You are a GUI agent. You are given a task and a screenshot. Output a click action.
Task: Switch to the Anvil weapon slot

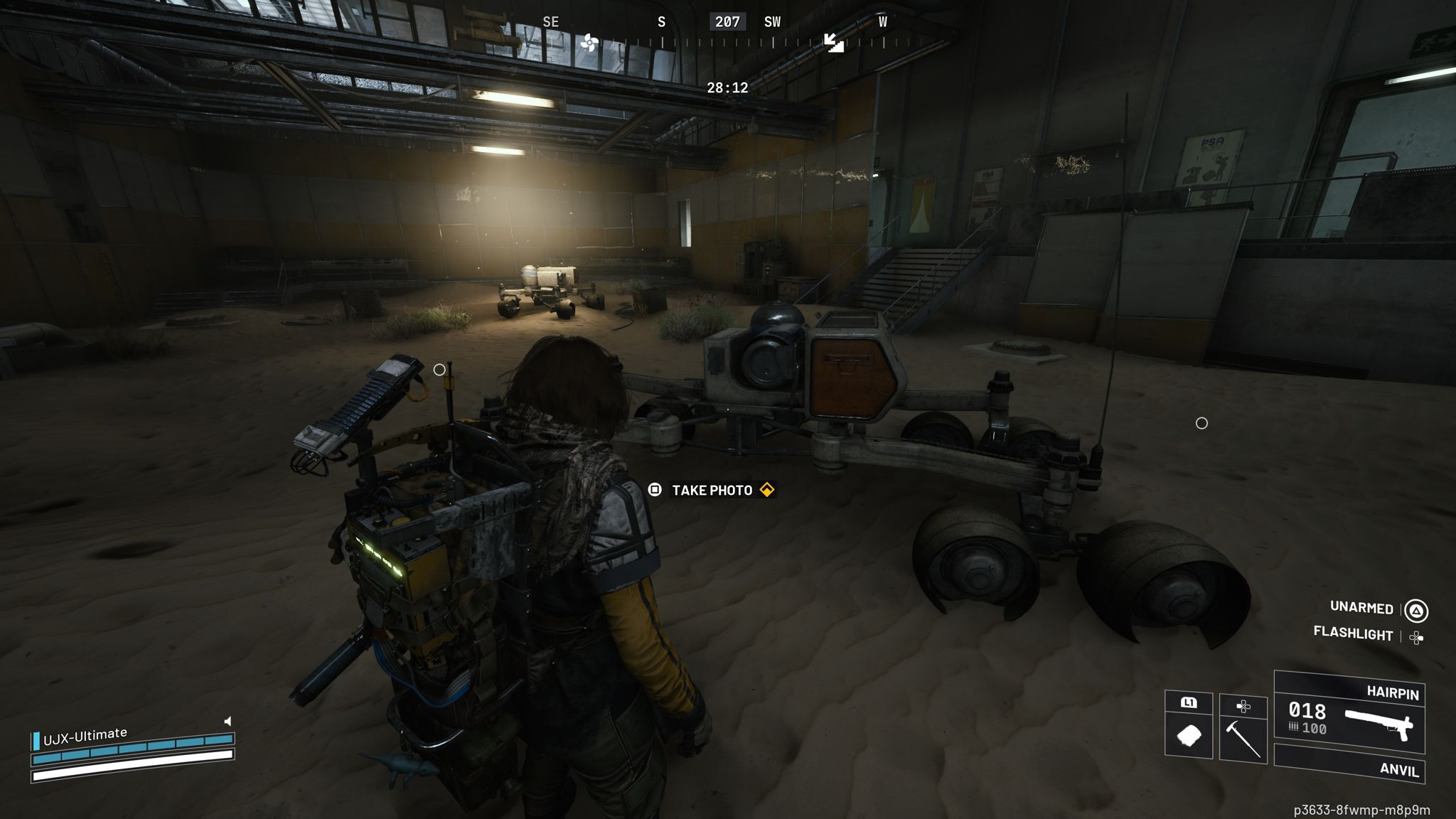coord(1349,766)
